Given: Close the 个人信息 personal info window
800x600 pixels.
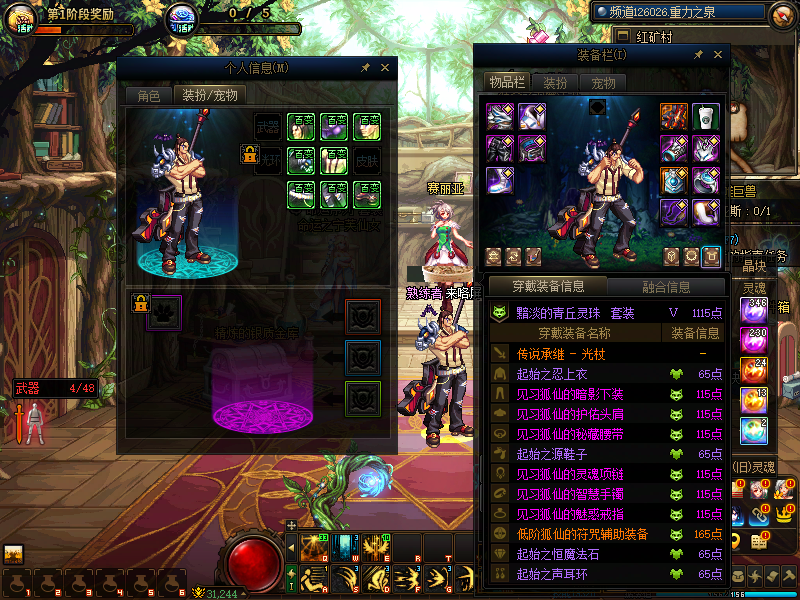Looking at the screenshot, I should point(385,68).
